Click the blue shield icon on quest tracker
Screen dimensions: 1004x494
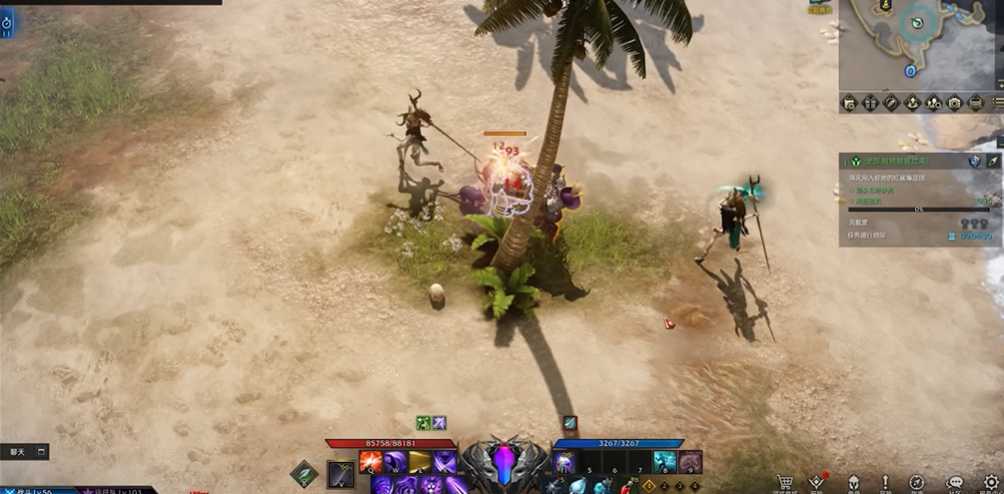pos(974,161)
